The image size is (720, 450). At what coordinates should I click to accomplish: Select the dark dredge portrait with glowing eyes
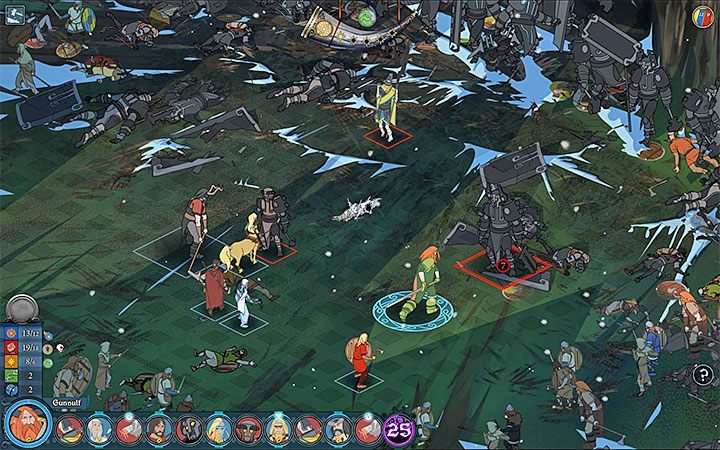pyautogui.click(x=188, y=430)
